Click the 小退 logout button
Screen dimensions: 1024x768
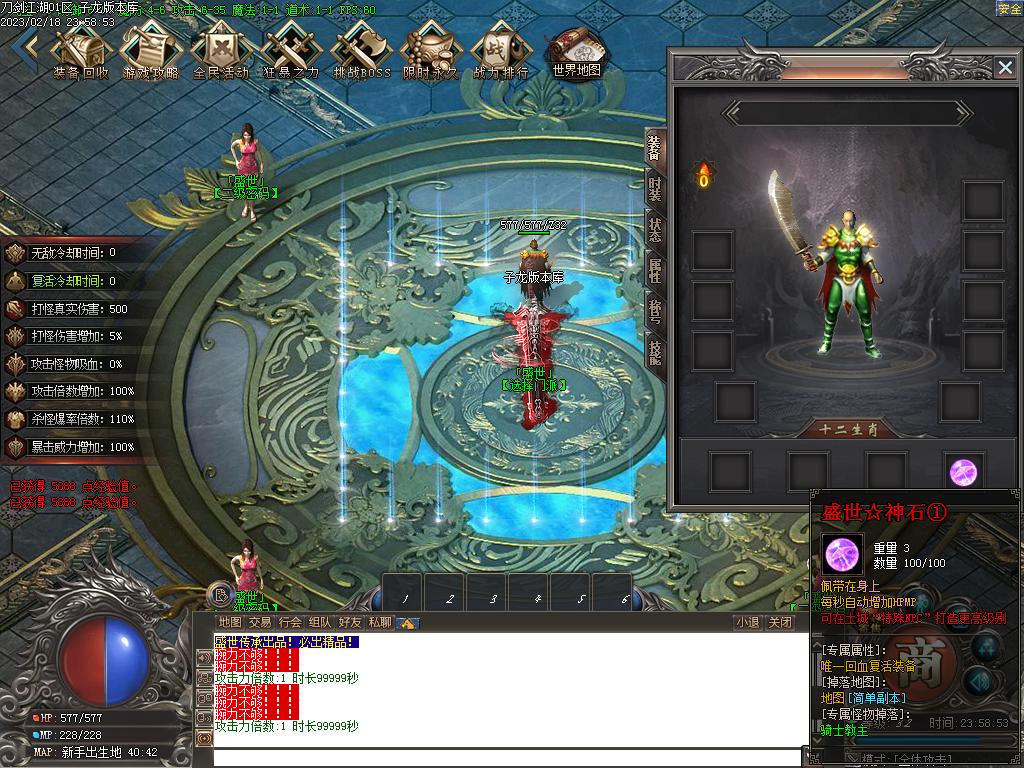click(748, 622)
